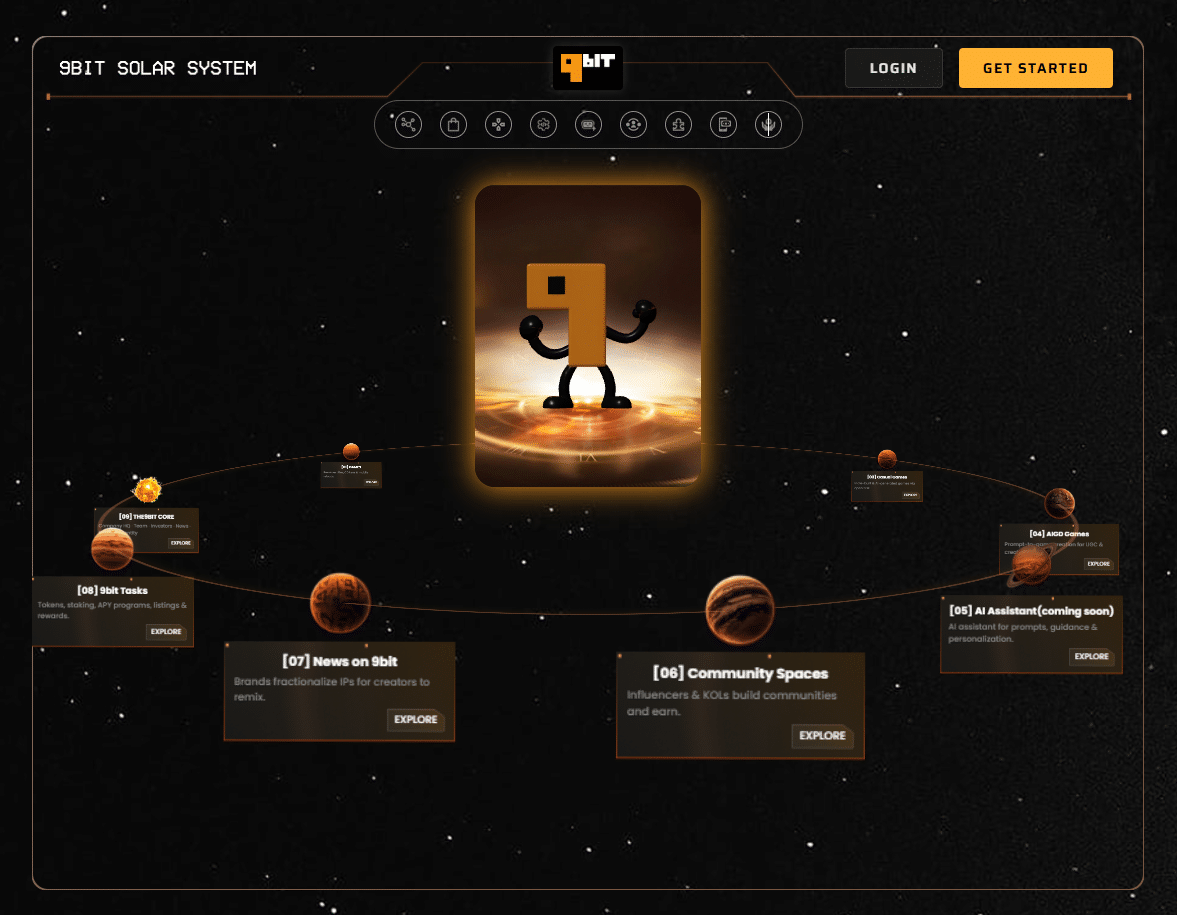Screen dimensions: 1177x915
Task: Open the 9bit logo at top center
Action: pos(588,68)
